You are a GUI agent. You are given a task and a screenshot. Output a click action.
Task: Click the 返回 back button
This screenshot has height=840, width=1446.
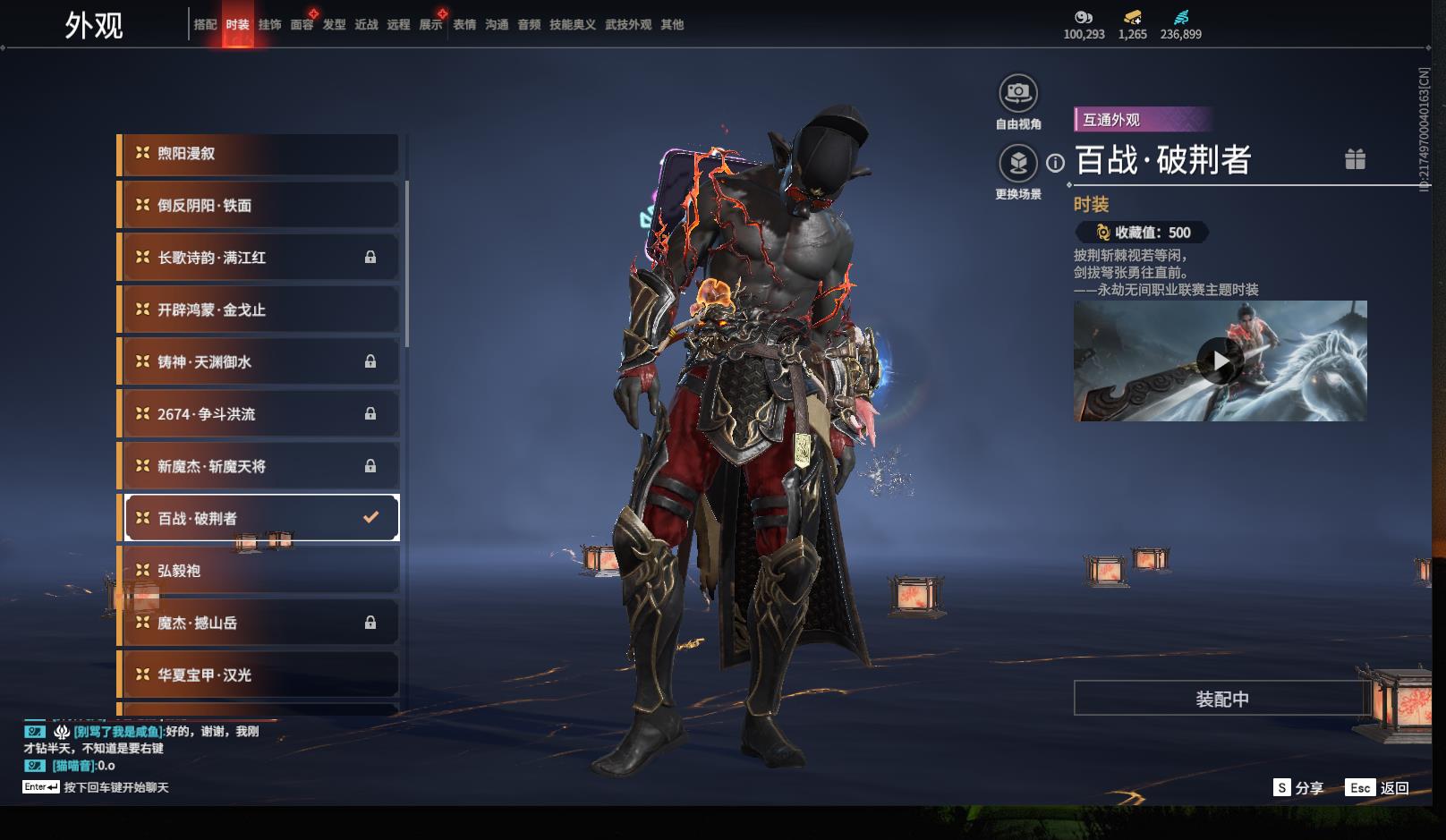click(x=1377, y=787)
